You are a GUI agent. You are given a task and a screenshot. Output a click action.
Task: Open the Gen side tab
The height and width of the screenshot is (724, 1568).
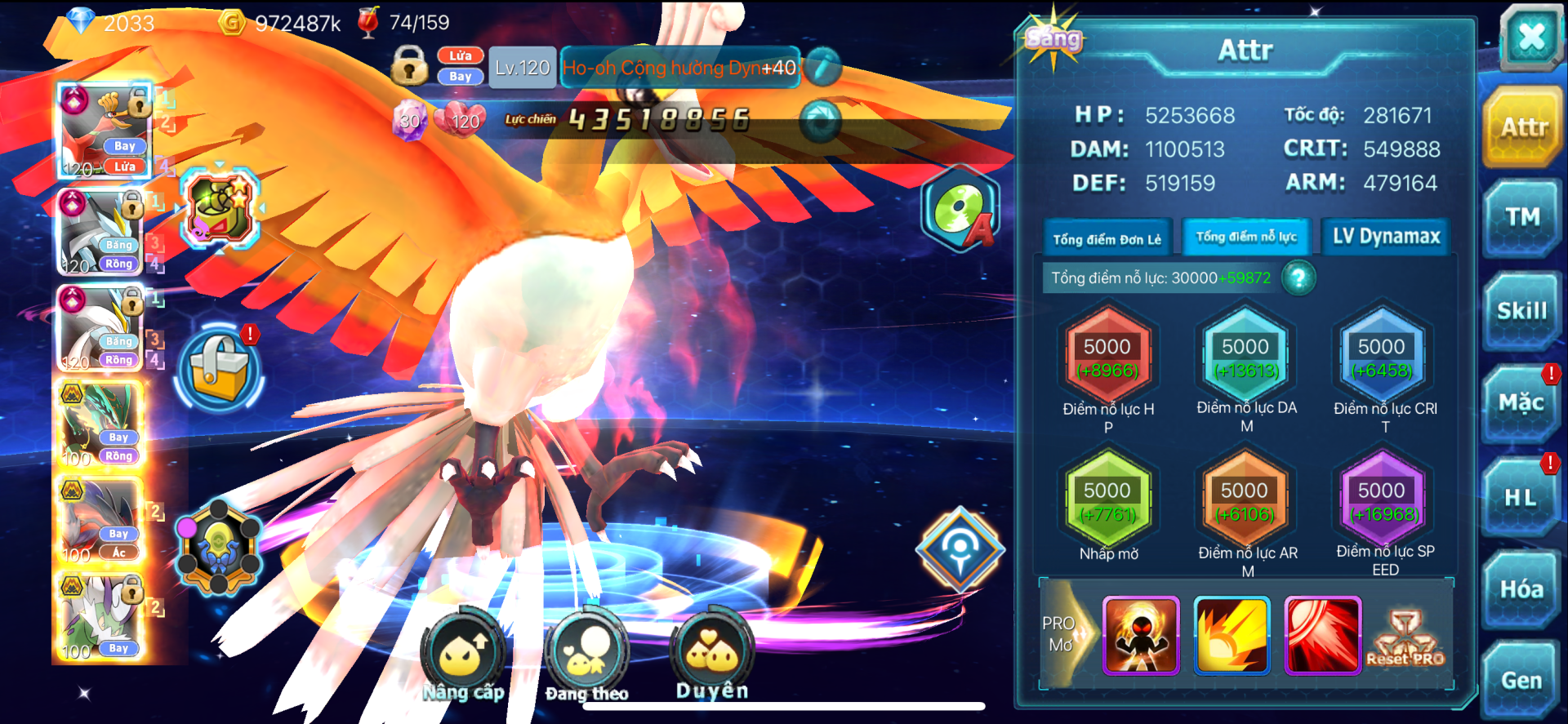click(x=1521, y=680)
